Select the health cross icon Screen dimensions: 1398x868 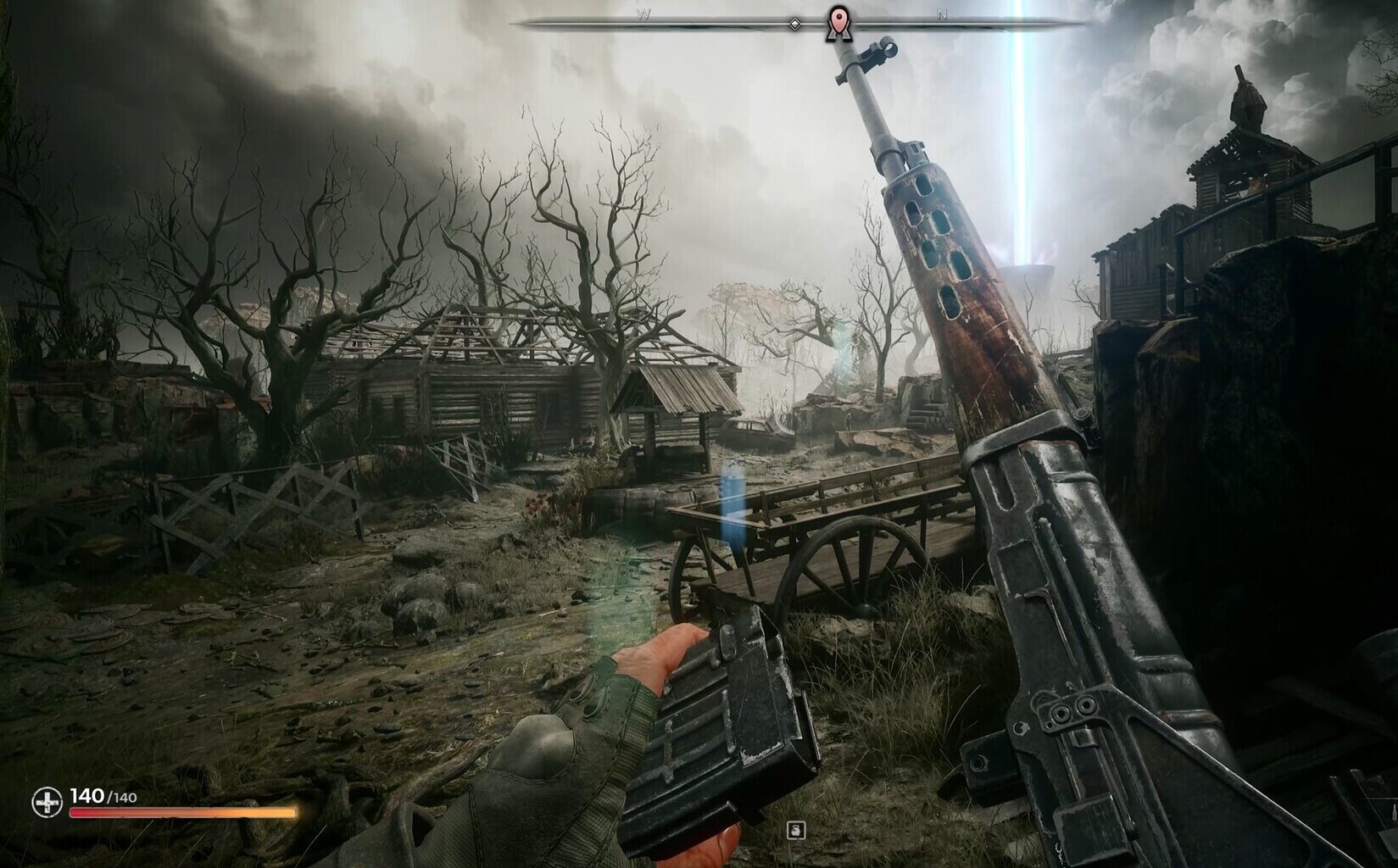(x=47, y=800)
